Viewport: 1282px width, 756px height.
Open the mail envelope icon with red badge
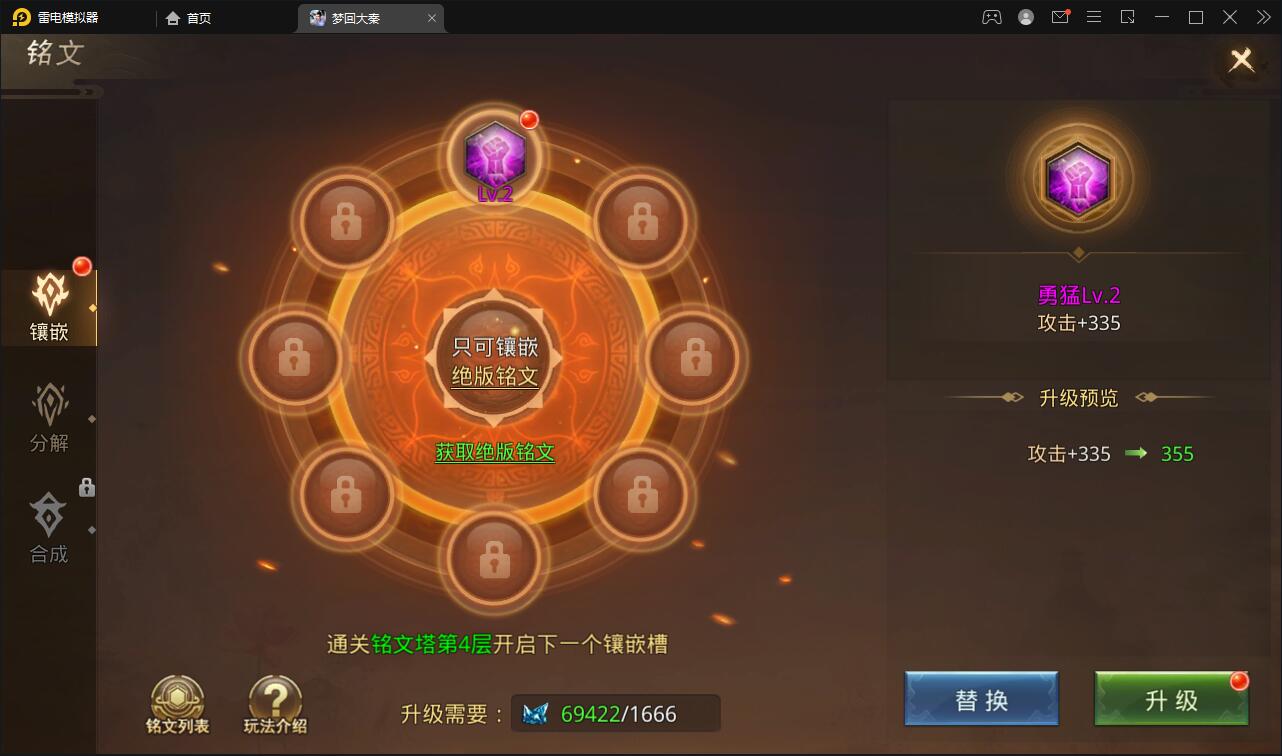[x=1060, y=17]
